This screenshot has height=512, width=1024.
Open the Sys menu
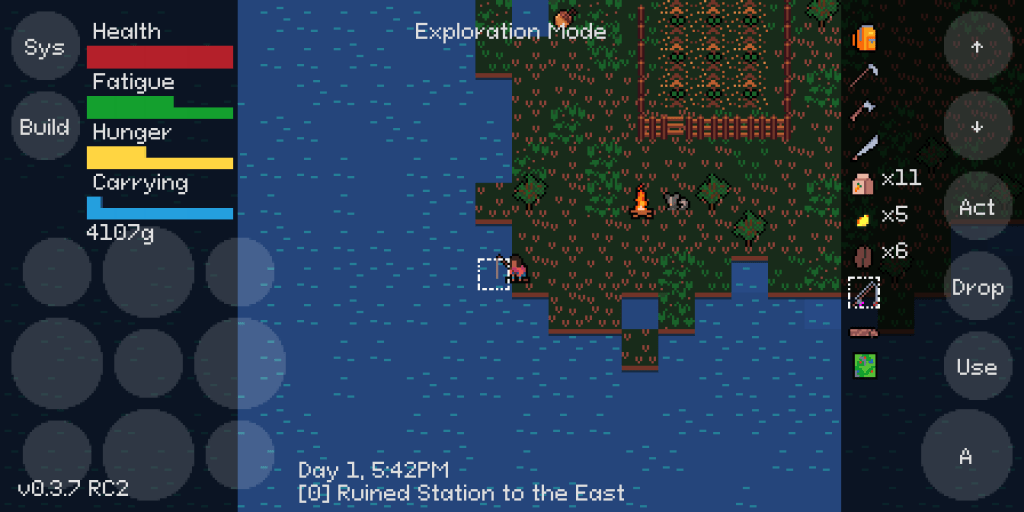pos(44,47)
